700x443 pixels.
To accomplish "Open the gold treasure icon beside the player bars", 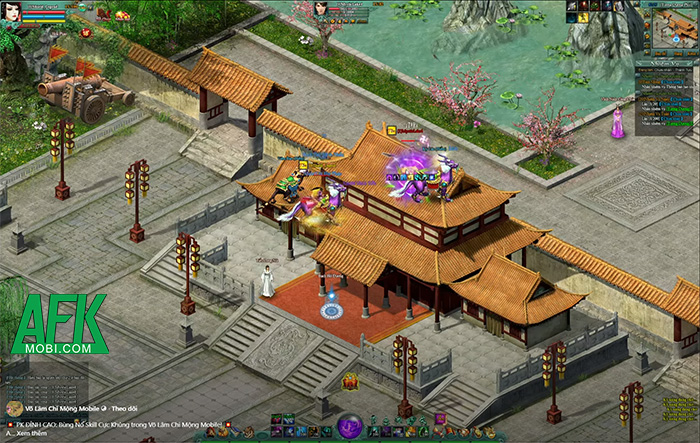I will [123, 15].
